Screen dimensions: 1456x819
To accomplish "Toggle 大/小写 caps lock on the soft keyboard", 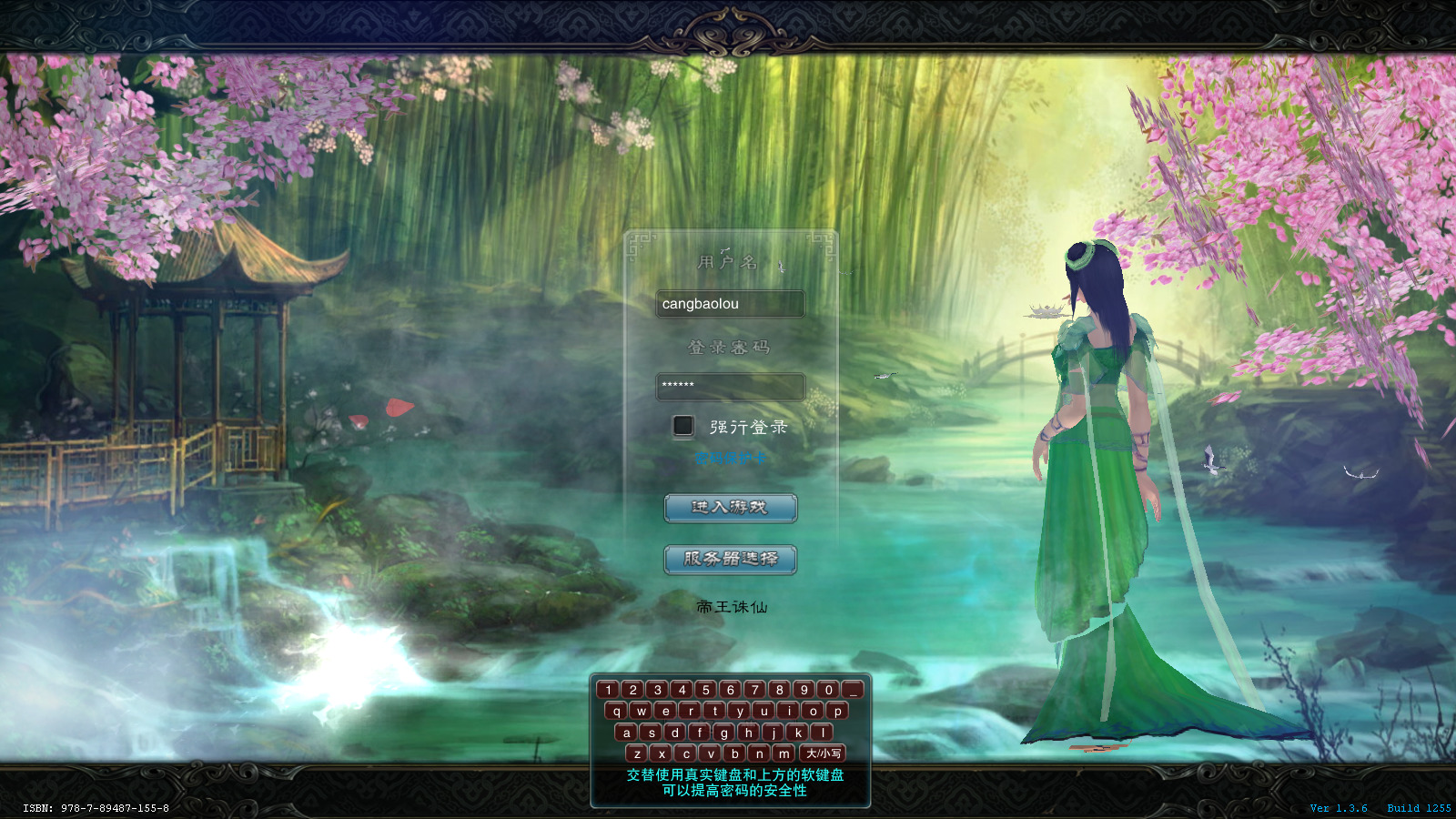I will [824, 753].
